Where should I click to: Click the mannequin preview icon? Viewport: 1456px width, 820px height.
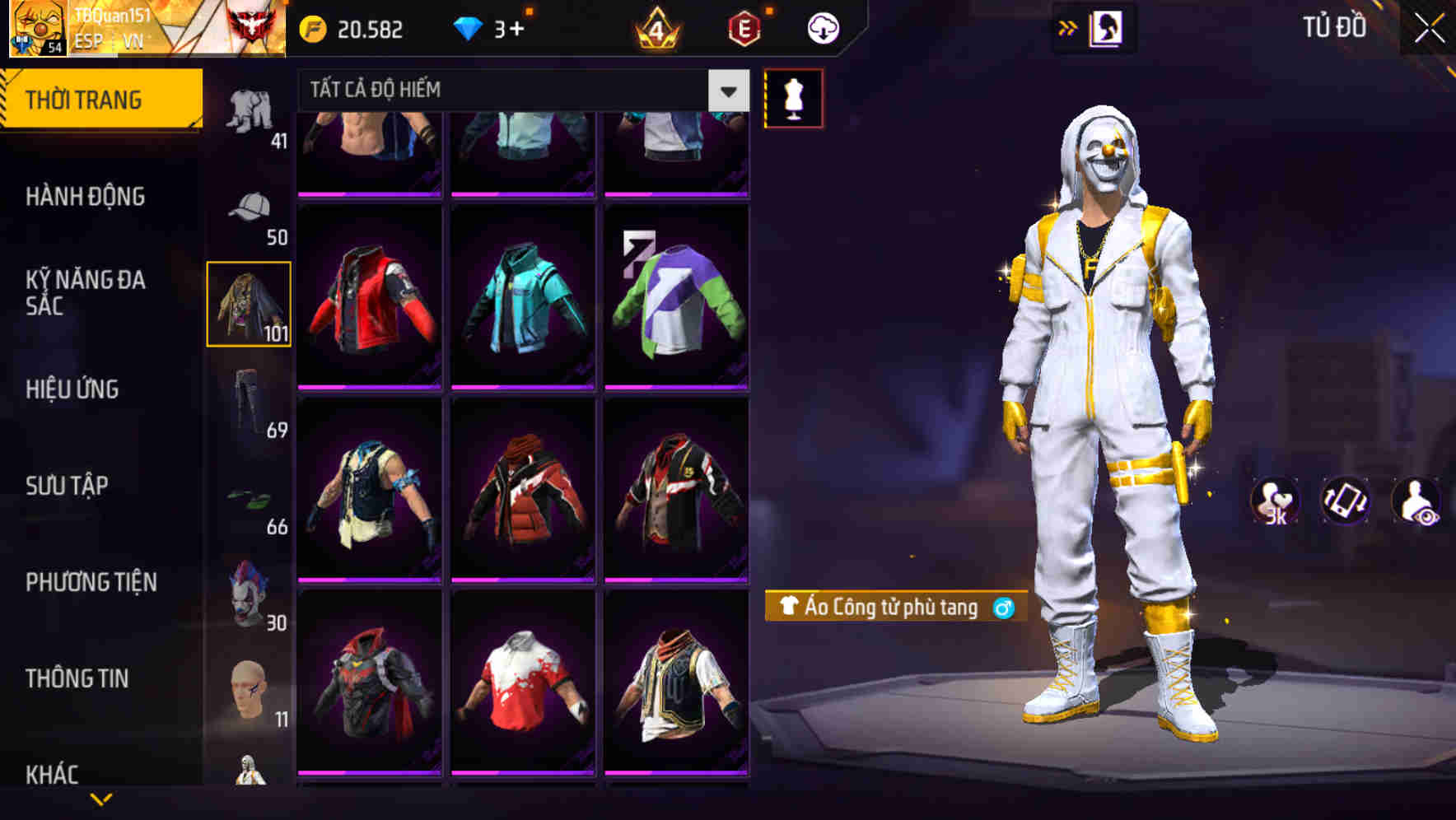point(795,96)
